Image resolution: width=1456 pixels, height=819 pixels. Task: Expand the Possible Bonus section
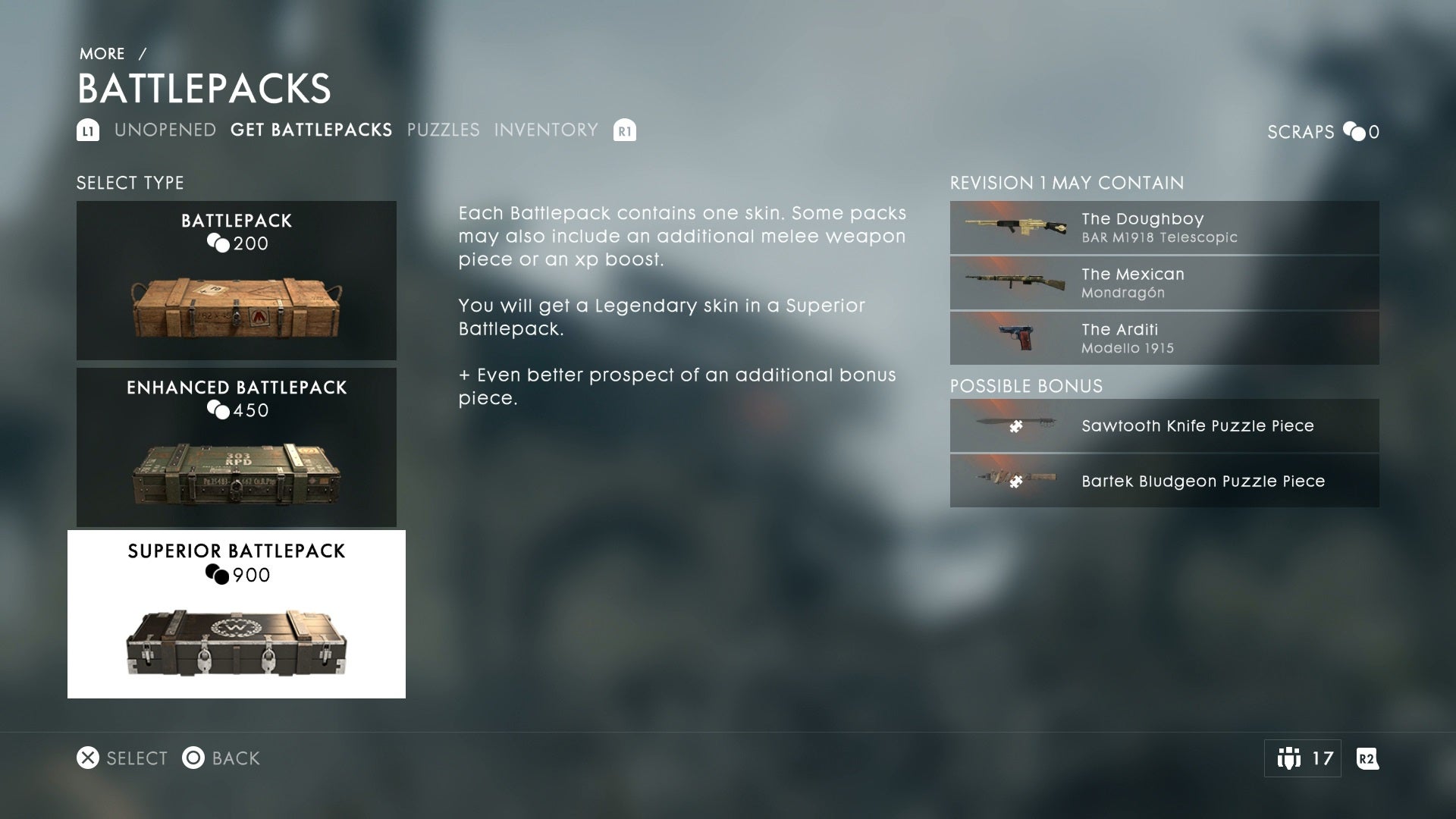point(1026,386)
